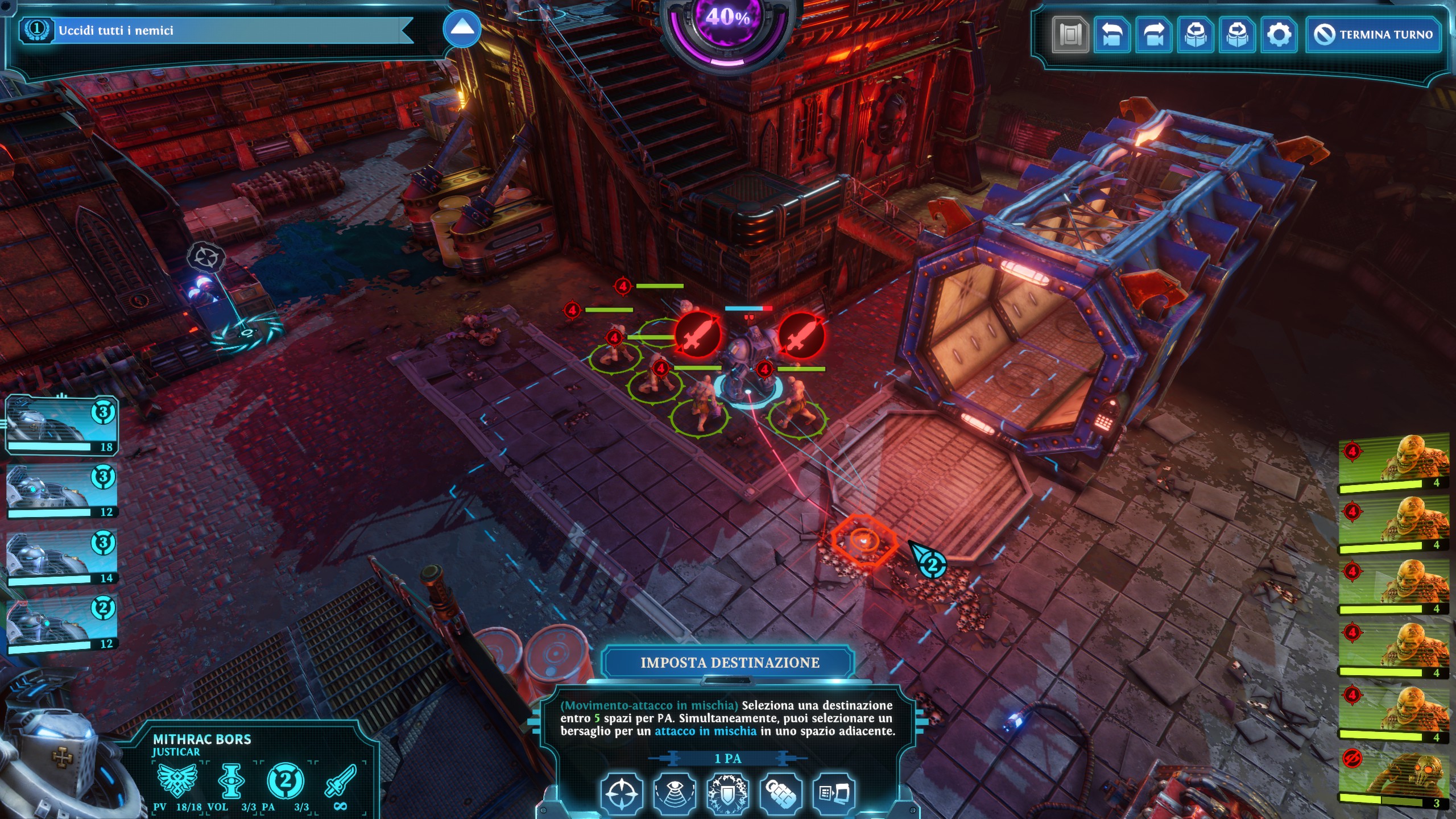Image resolution: width=1456 pixels, height=819 pixels.
Task: Select the squad portrait with 14 health
Action: point(61,557)
